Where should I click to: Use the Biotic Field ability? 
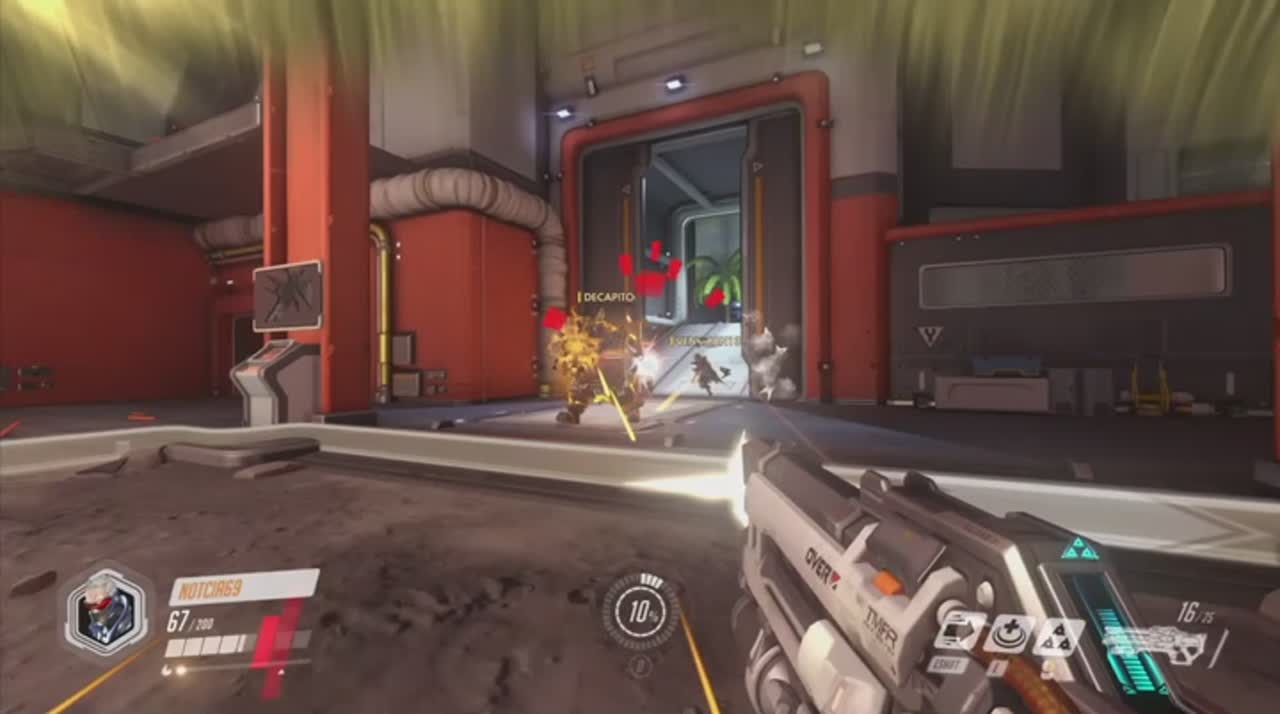[x=1008, y=635]
